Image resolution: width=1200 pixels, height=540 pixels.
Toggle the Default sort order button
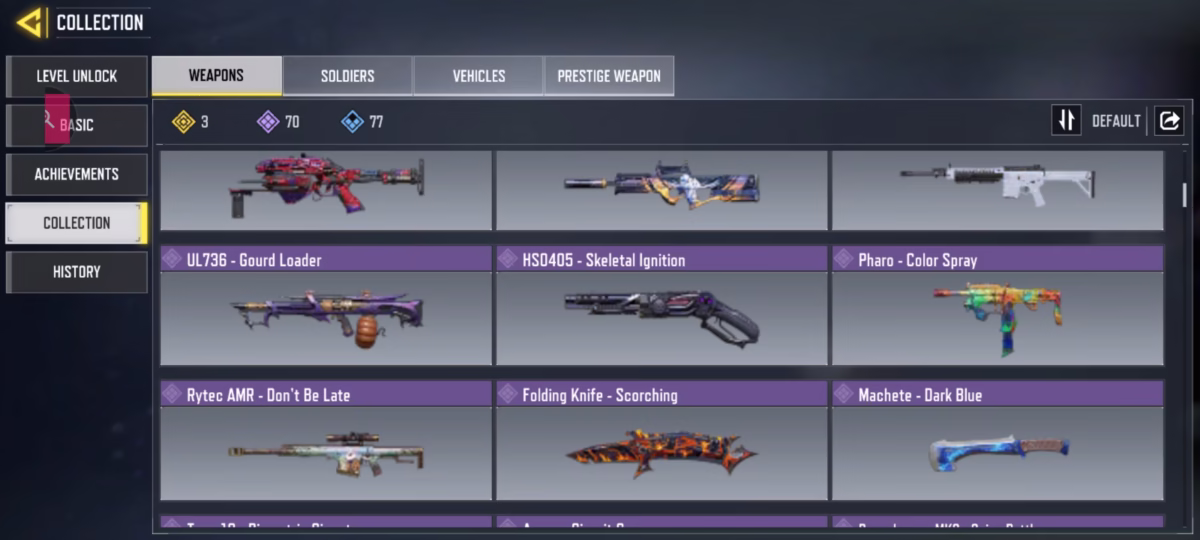1066,121
